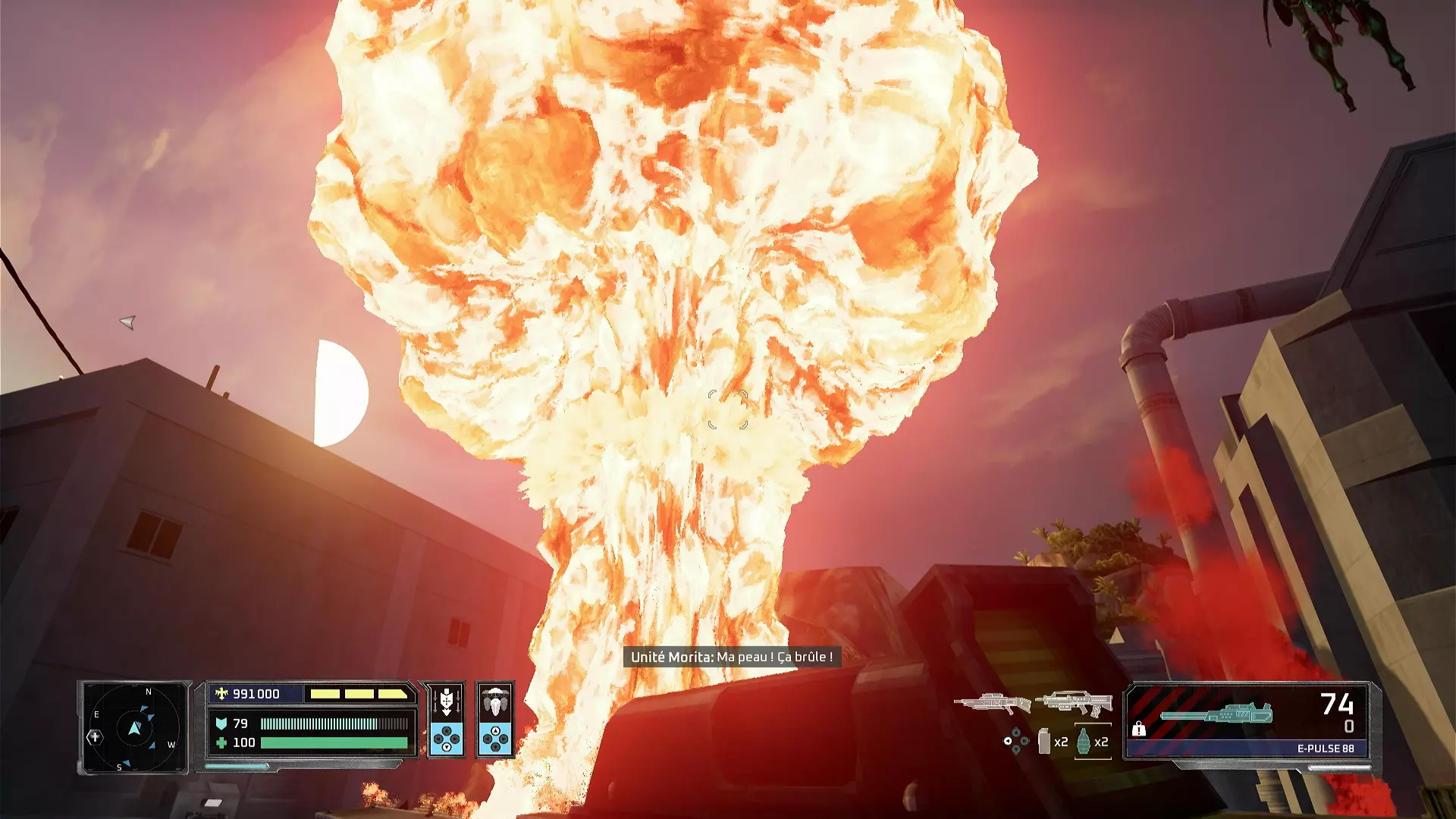Switch to the shotgun weapon icon

(x=992, y=703)
